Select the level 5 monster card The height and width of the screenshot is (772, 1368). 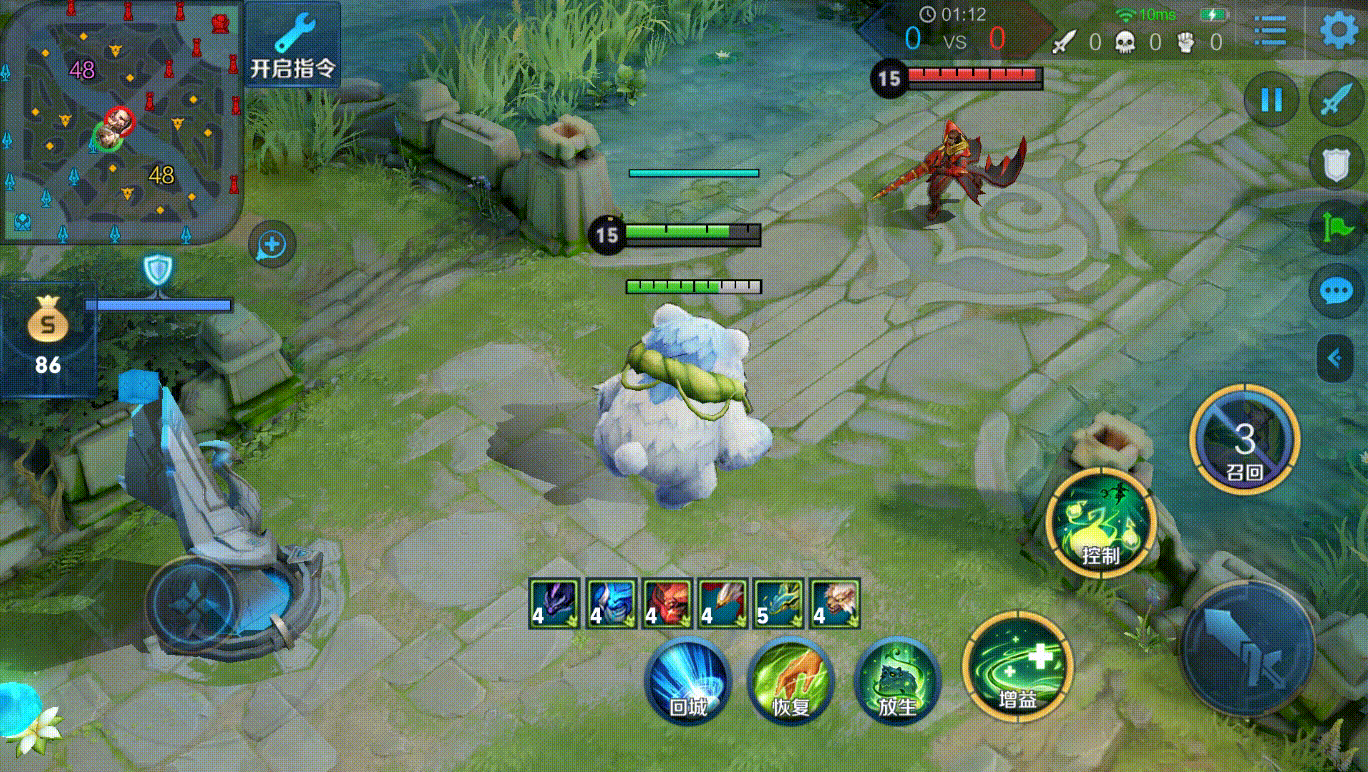click(x=778, y=604)
